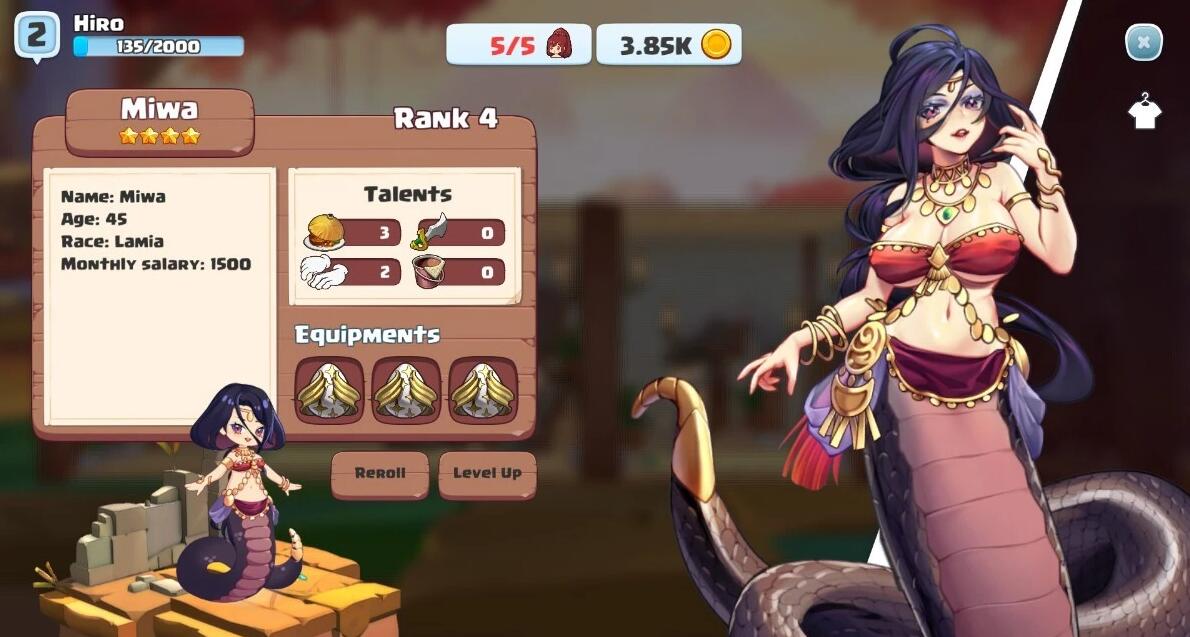Close the character details screen
Viewport: 1190px width, 637px height.
click(1143, 43)
